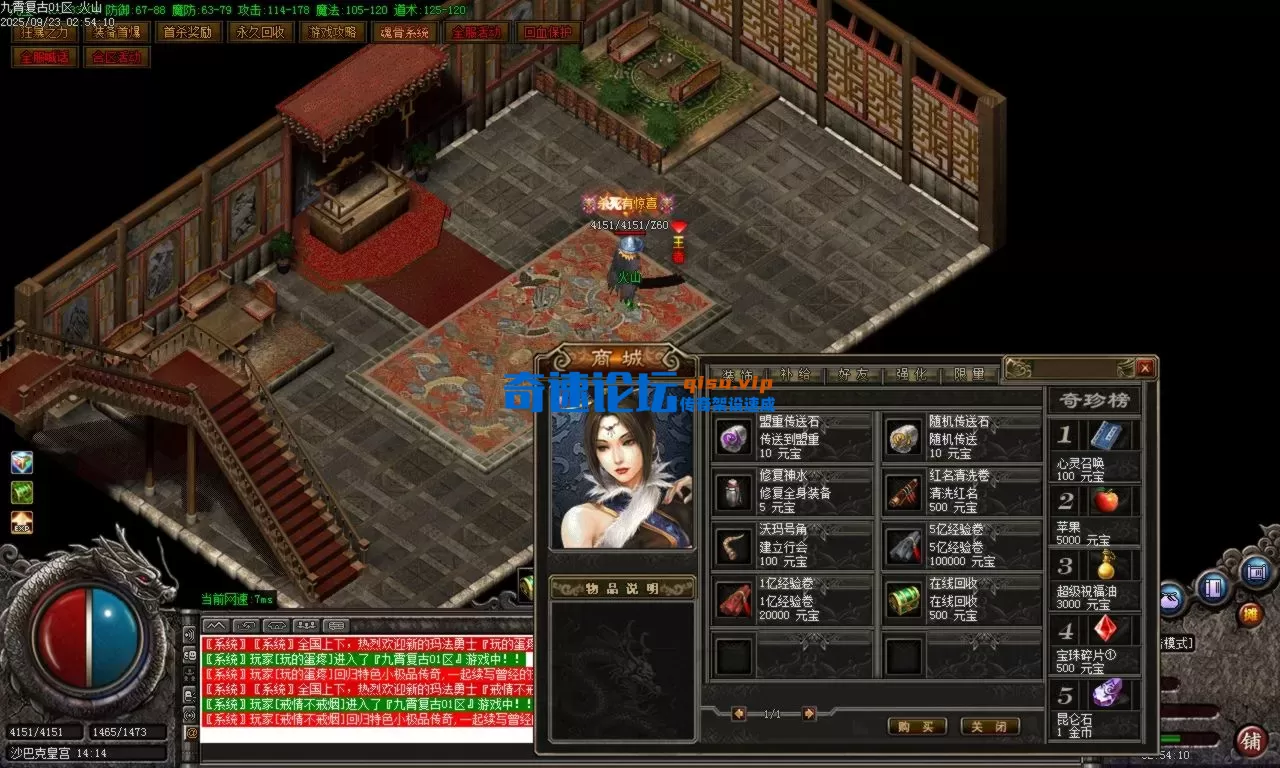This screenshot has height=768, width=1280.
Task: Toggle the 魂骨系统 panel
Action: 405,31
